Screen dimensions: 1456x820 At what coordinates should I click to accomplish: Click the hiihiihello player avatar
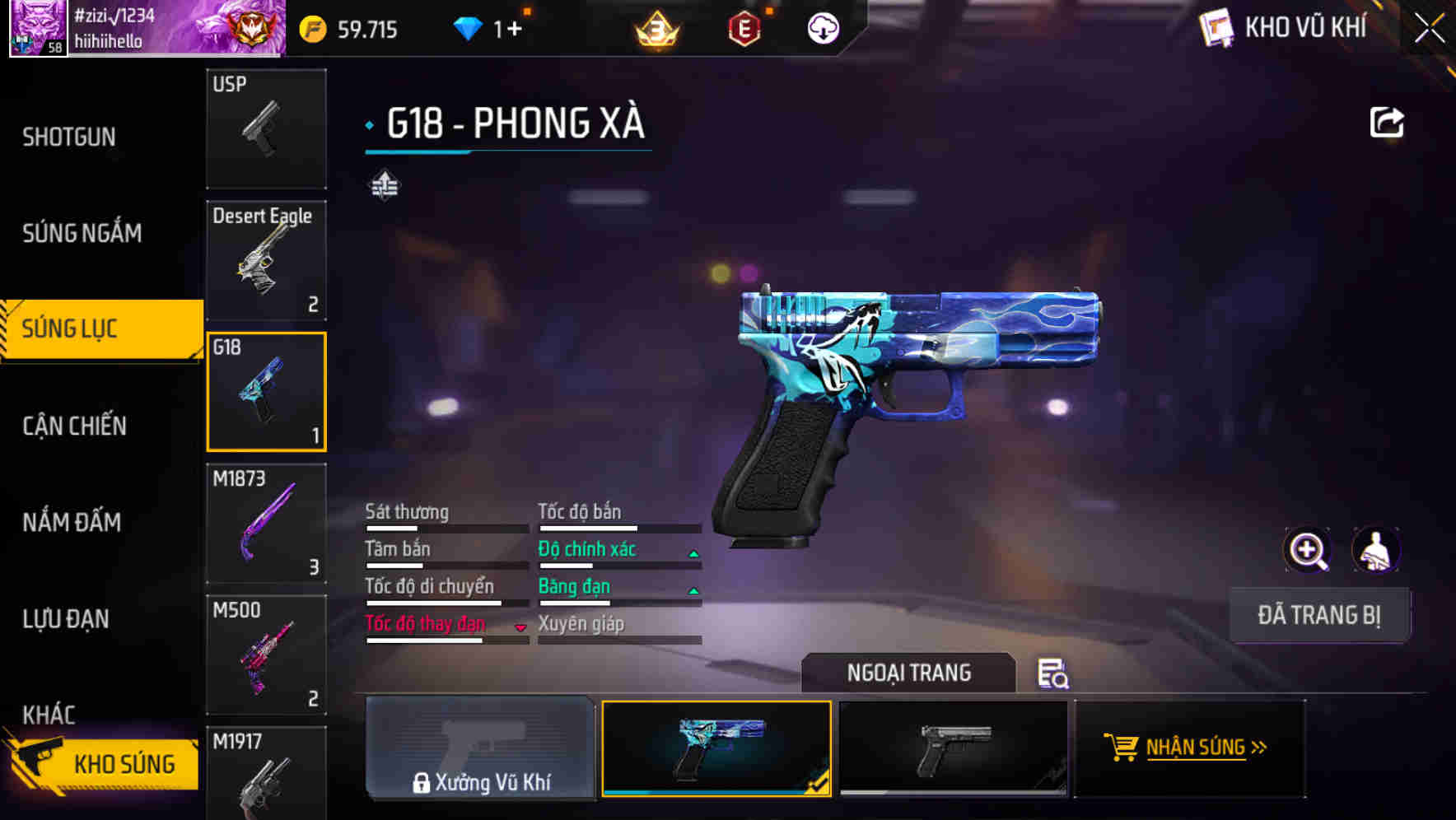point(38,27)
